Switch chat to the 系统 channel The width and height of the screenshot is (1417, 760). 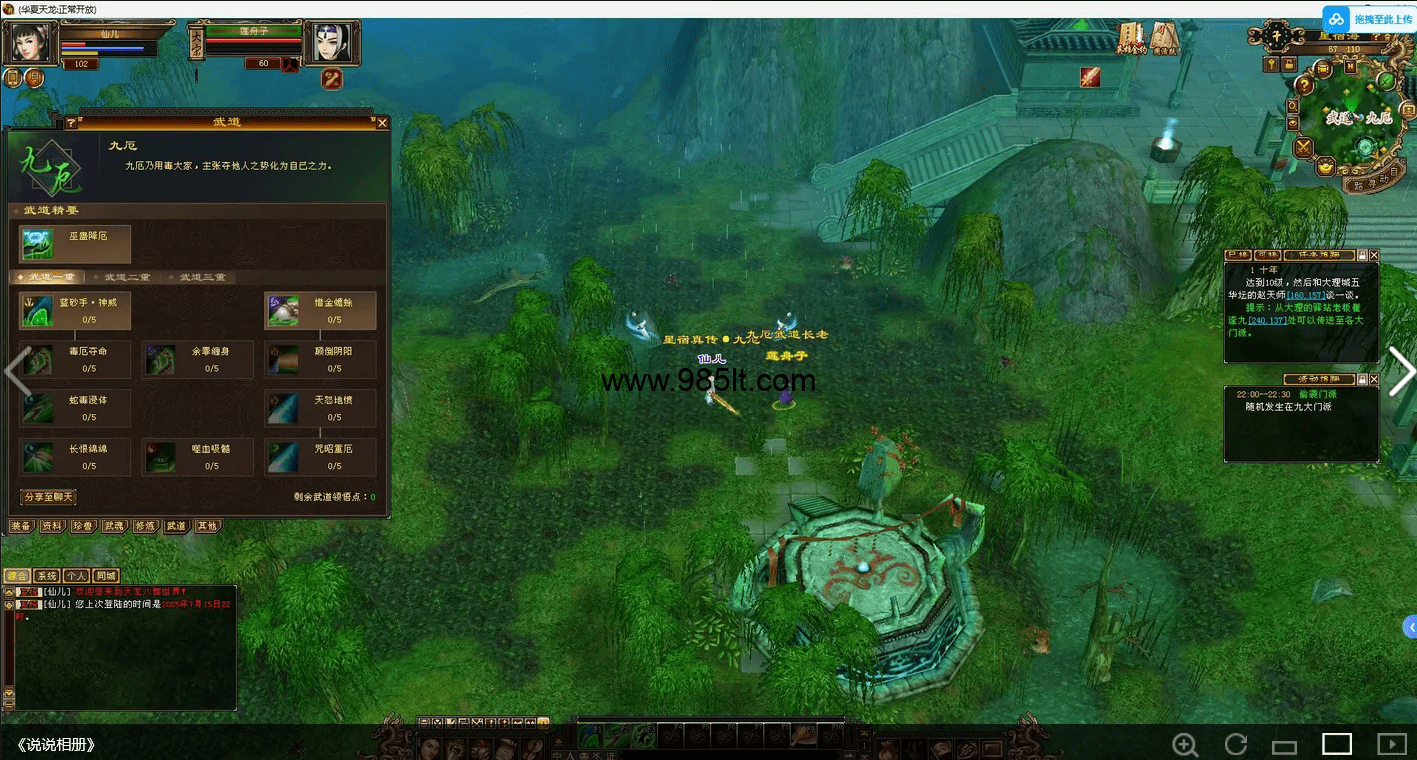click(x=46, y=576)
